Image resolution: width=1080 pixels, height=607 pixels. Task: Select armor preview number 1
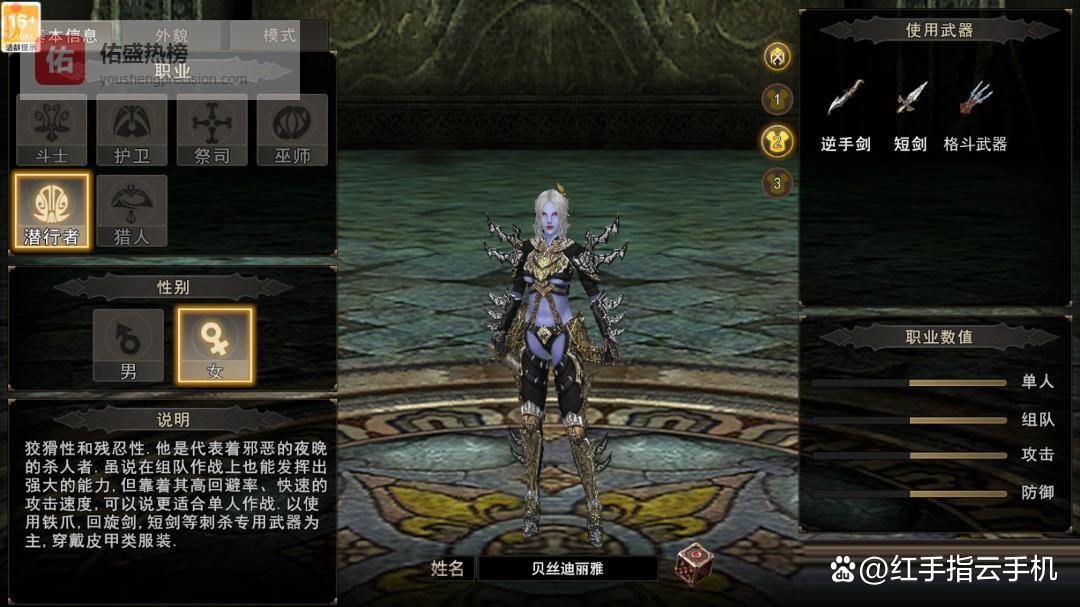777,99
